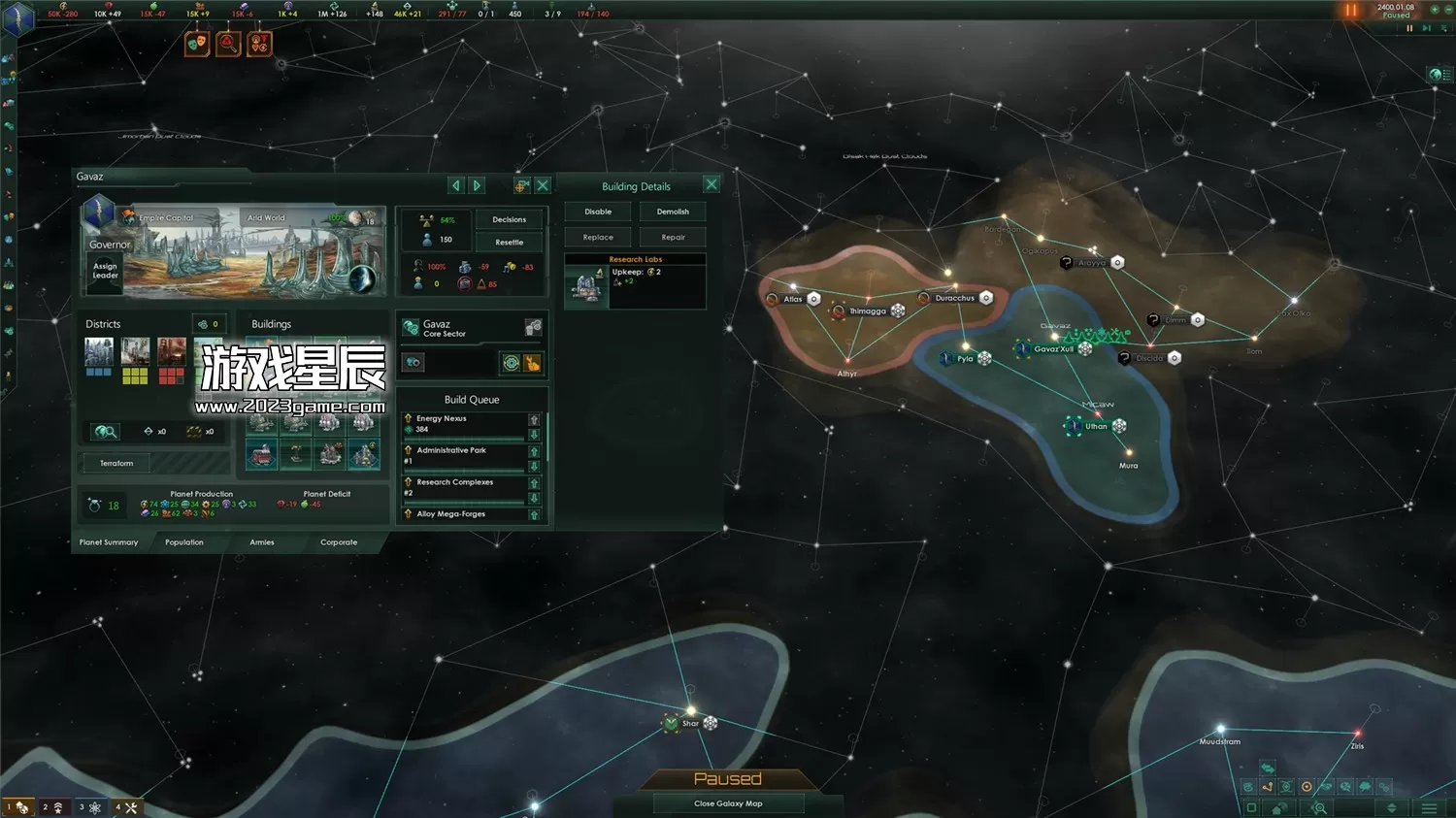Close the Gavaz planet window
This screenshot has width=1456, height=818.
click(x=543, y=184)
